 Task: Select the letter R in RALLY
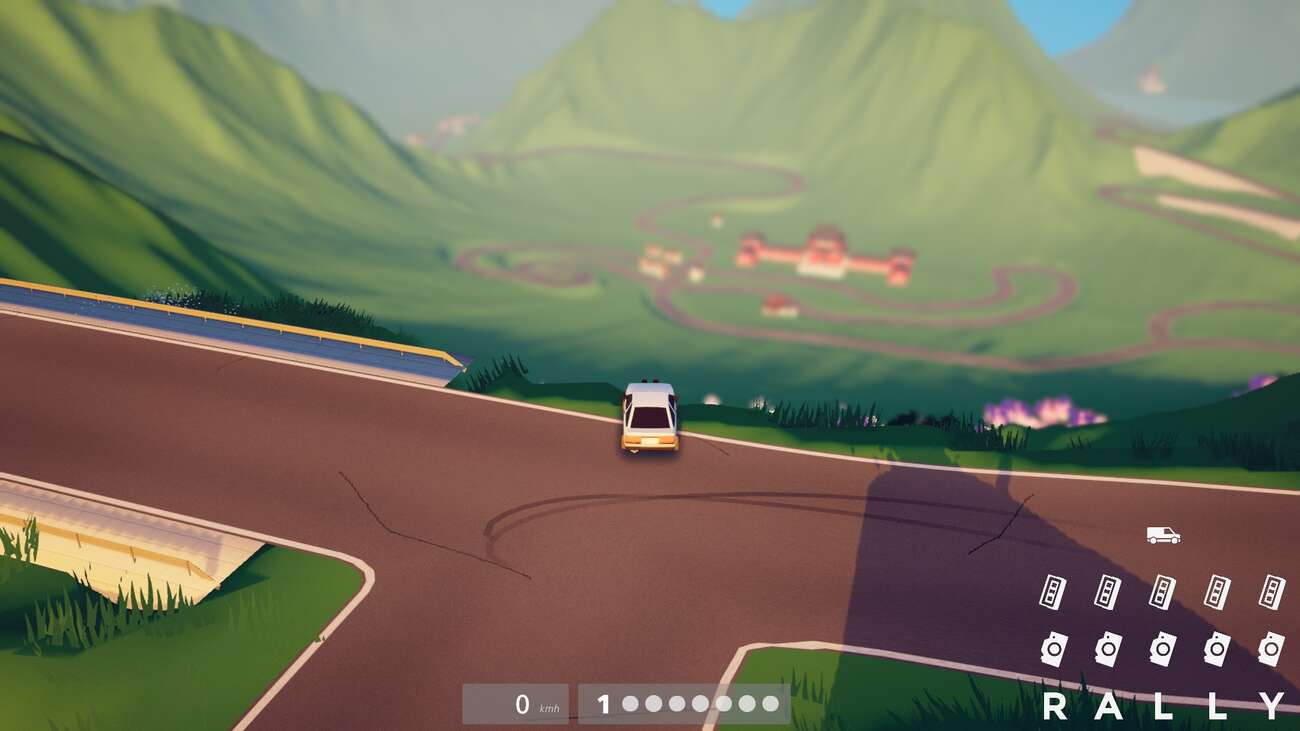(x=1054, y=706)
